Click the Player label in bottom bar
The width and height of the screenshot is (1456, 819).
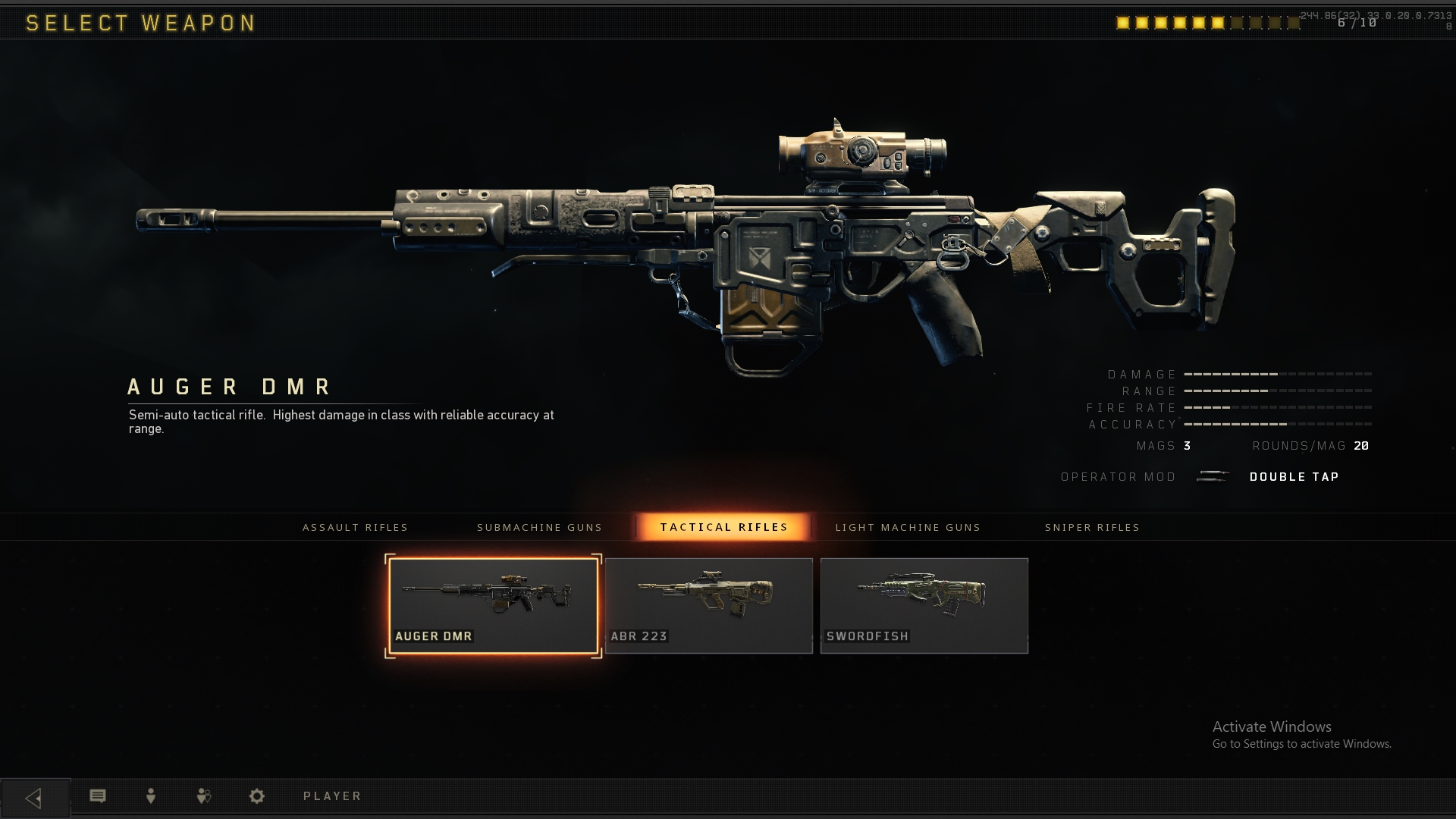(332, 795)
